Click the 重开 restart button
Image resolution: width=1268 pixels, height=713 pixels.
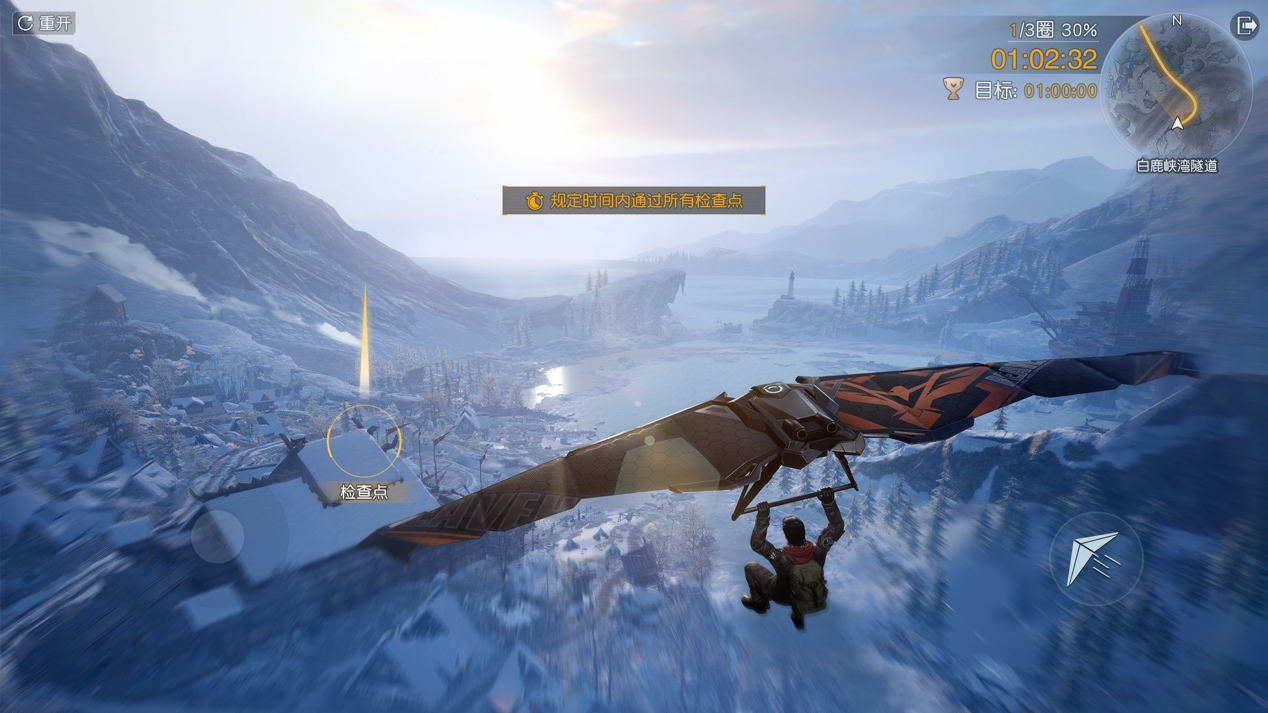click(44, 23)
